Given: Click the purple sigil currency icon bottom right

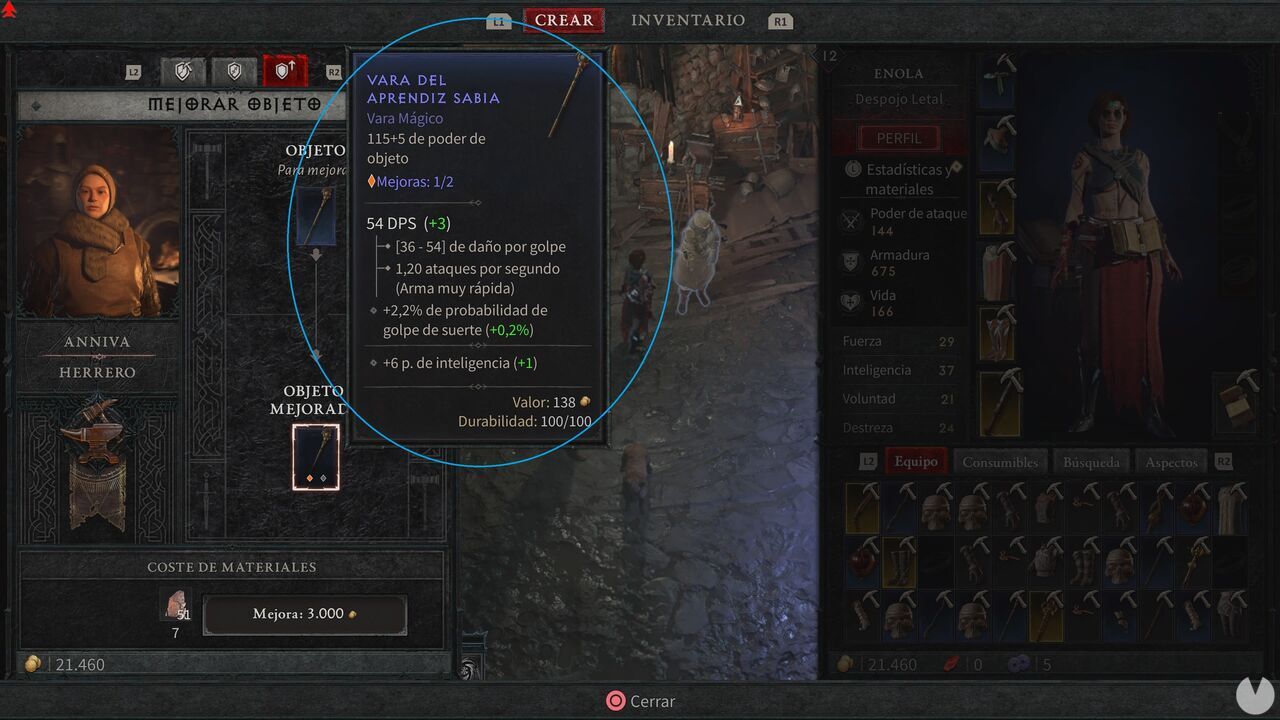Looking at the screenshot, I should 1017,663.
